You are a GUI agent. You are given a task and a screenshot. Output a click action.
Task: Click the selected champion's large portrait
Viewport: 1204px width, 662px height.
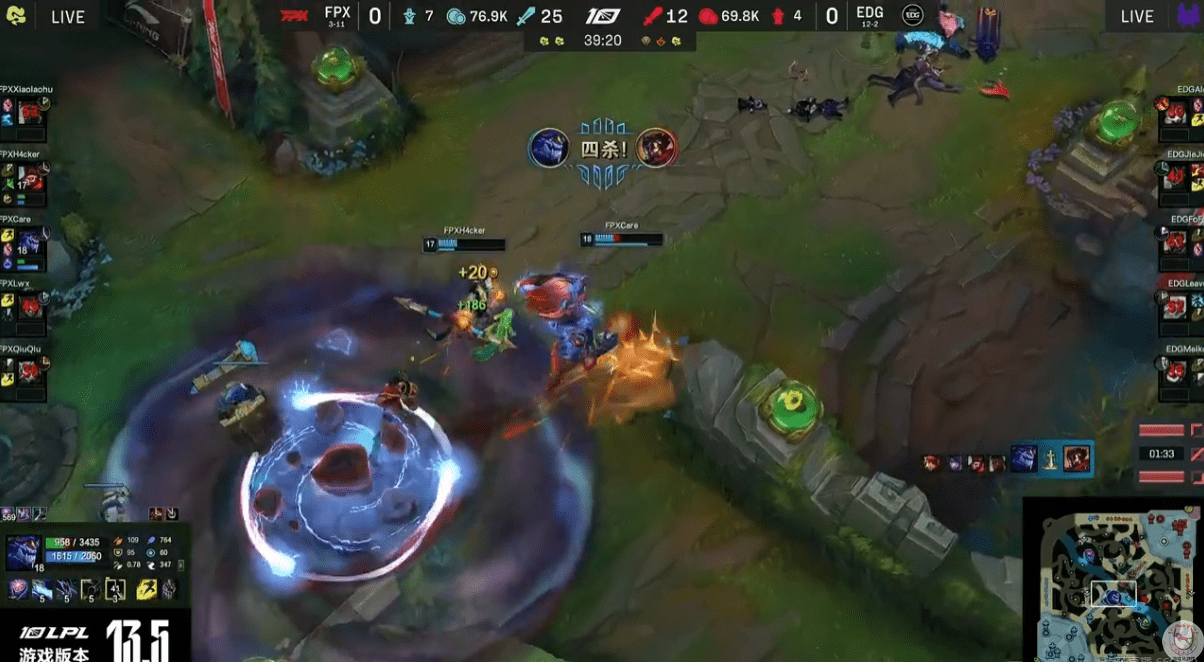(24, 552)
